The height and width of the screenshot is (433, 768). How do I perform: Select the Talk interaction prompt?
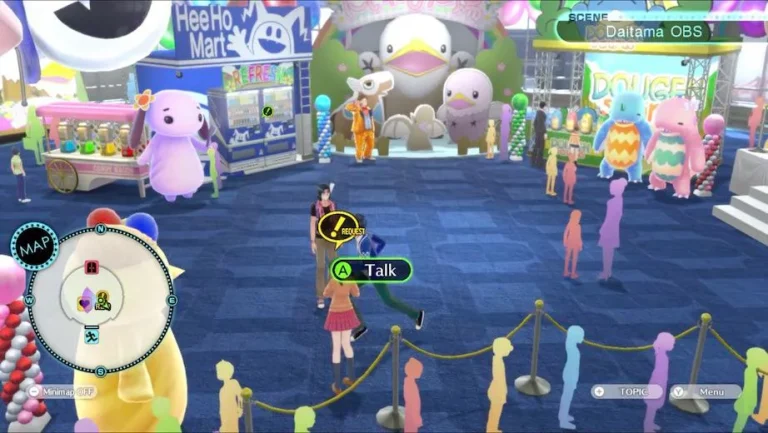click(371, 270)
